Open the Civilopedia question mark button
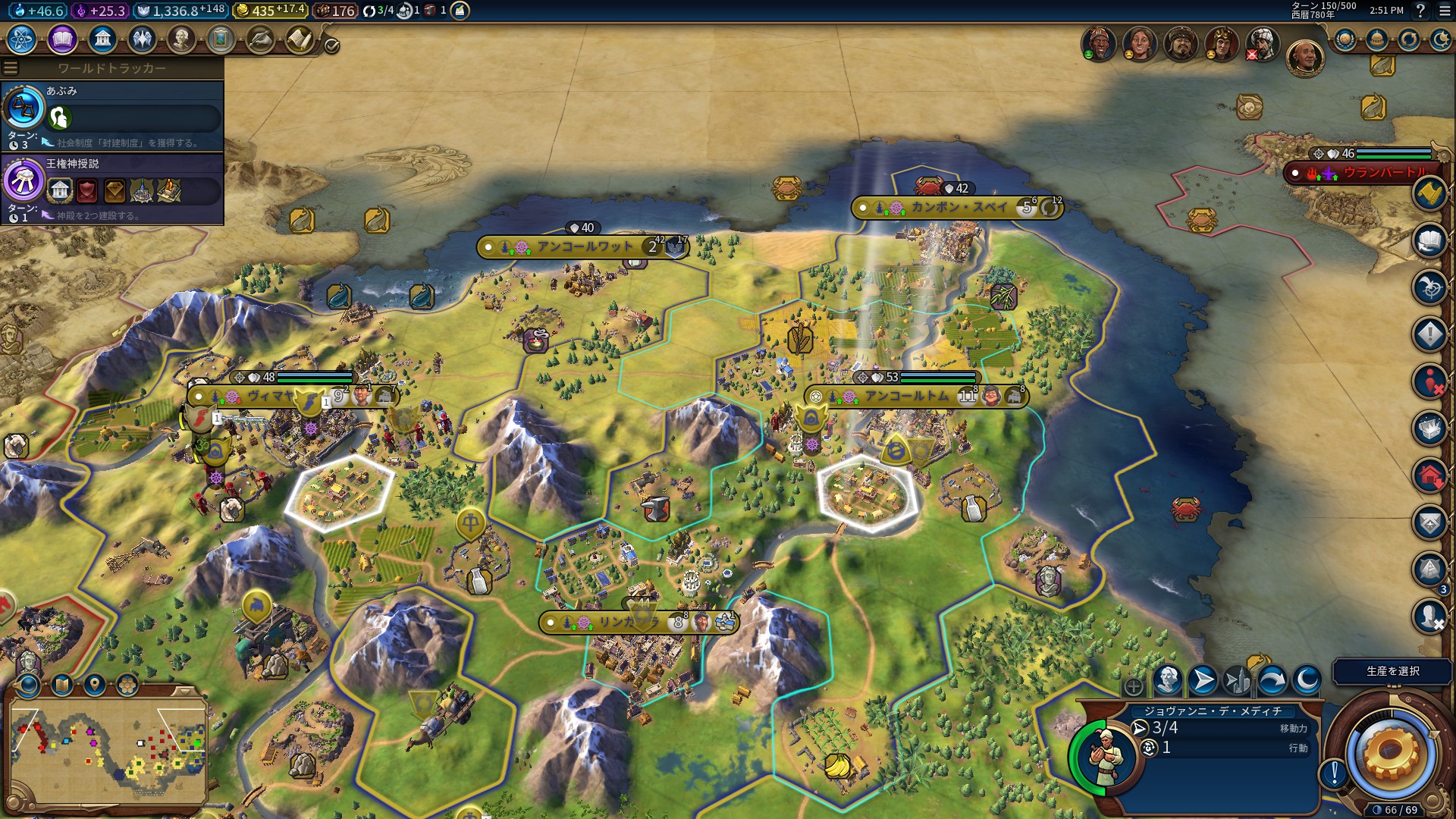Viewport: 1456px width, 819px height. tap(1420, 11)
